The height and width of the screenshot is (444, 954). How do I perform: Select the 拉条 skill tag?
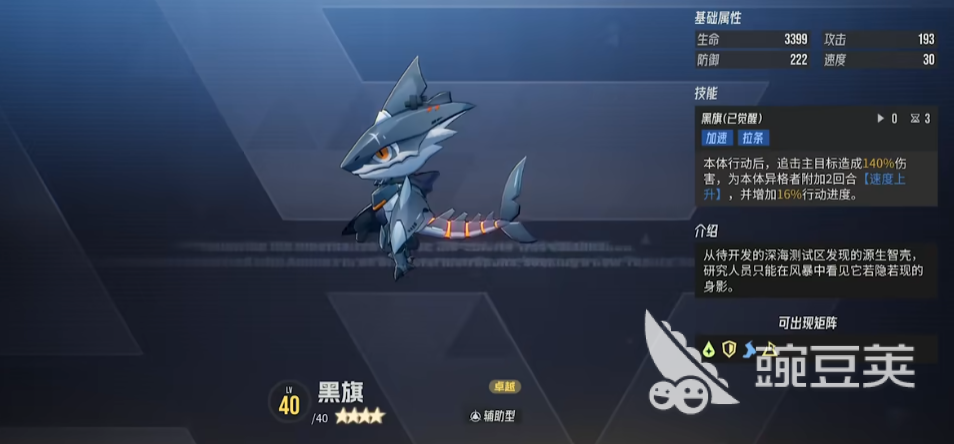(752, 139)
